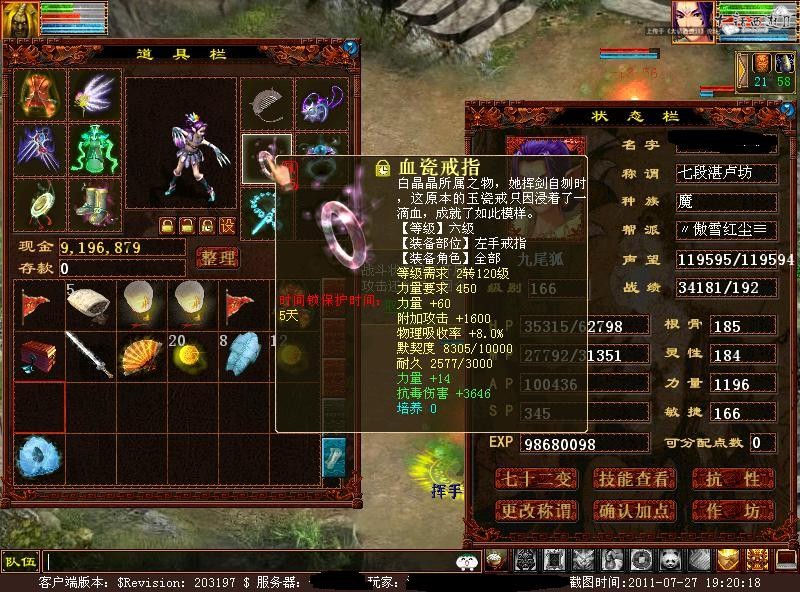The height and width of the screenshot is (592, 800).
Task: Open the 作坊 workshop button
Action: (737, 511)
